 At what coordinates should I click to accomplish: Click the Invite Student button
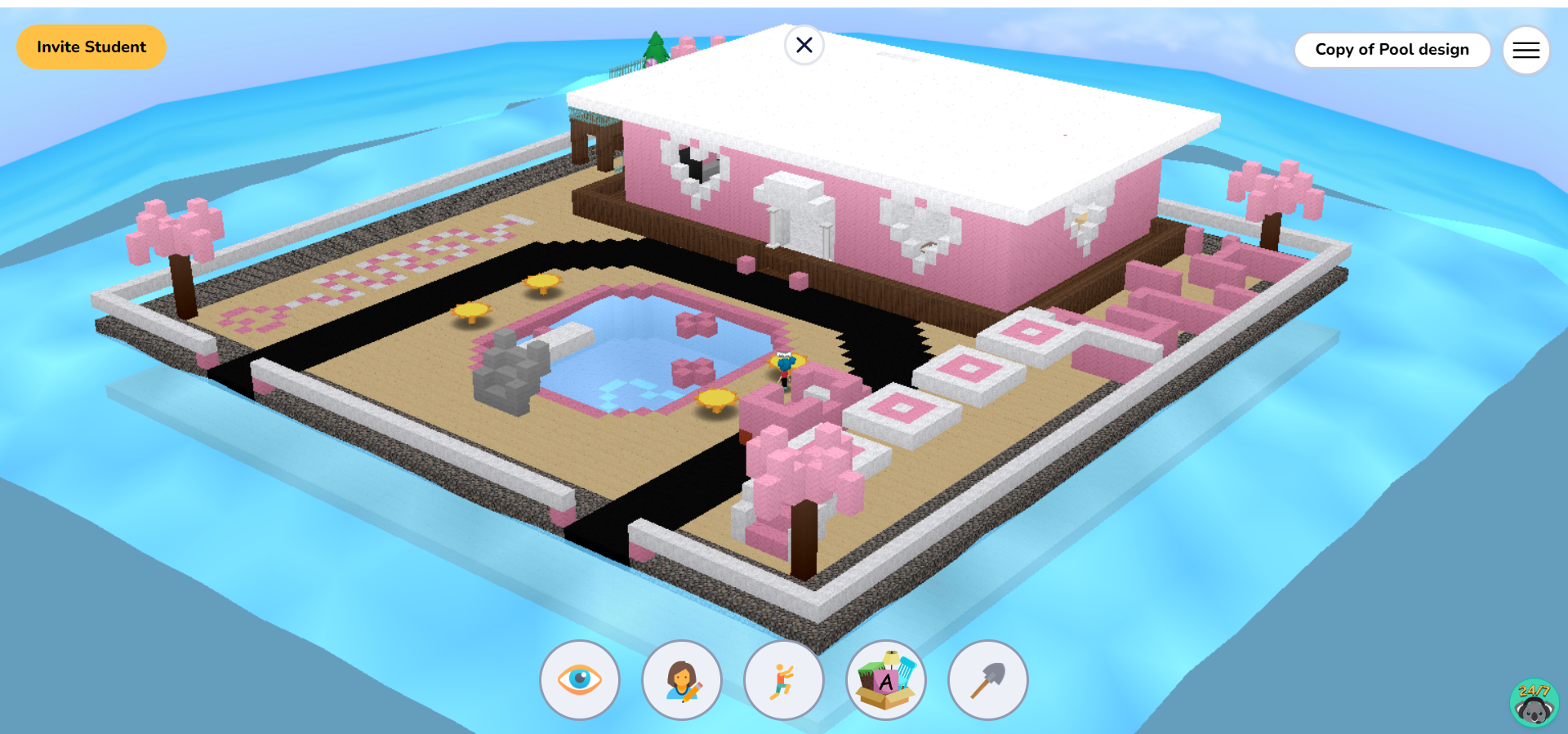coord(91,47)
